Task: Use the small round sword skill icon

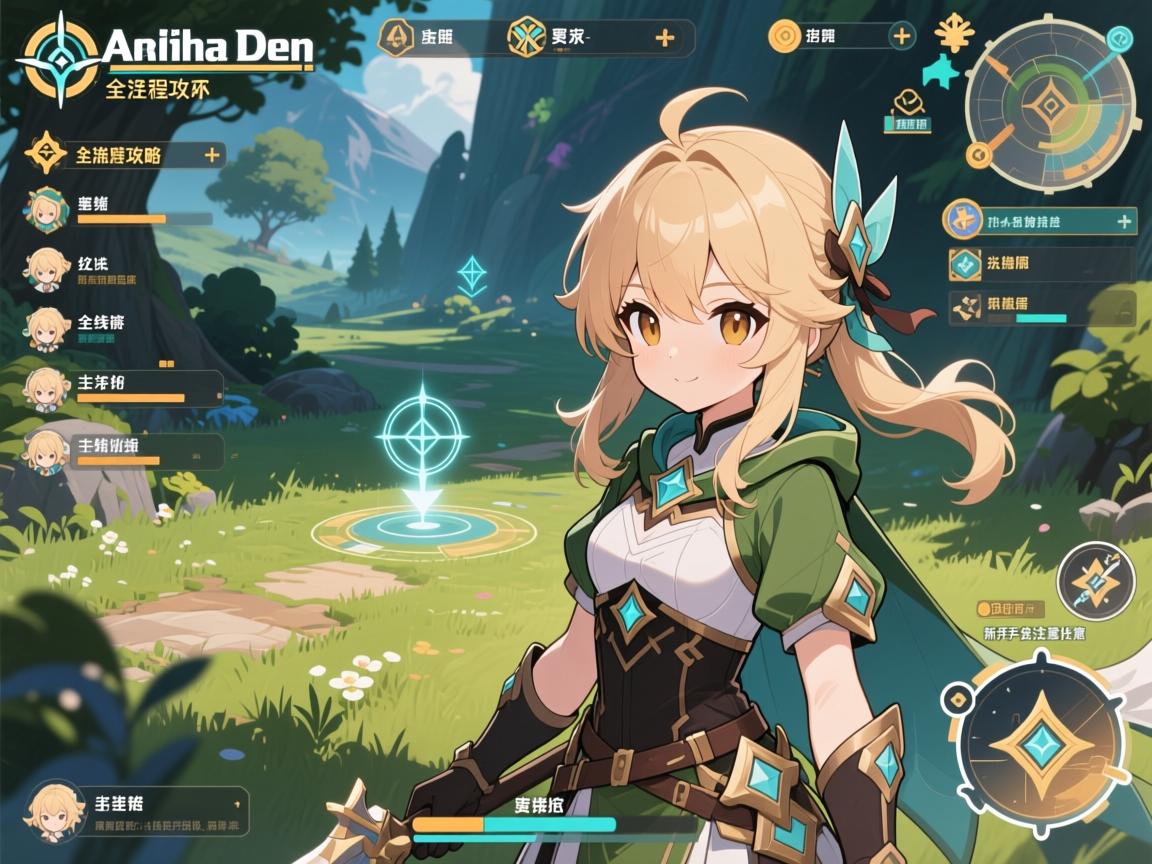Action: click(1095, 582)
